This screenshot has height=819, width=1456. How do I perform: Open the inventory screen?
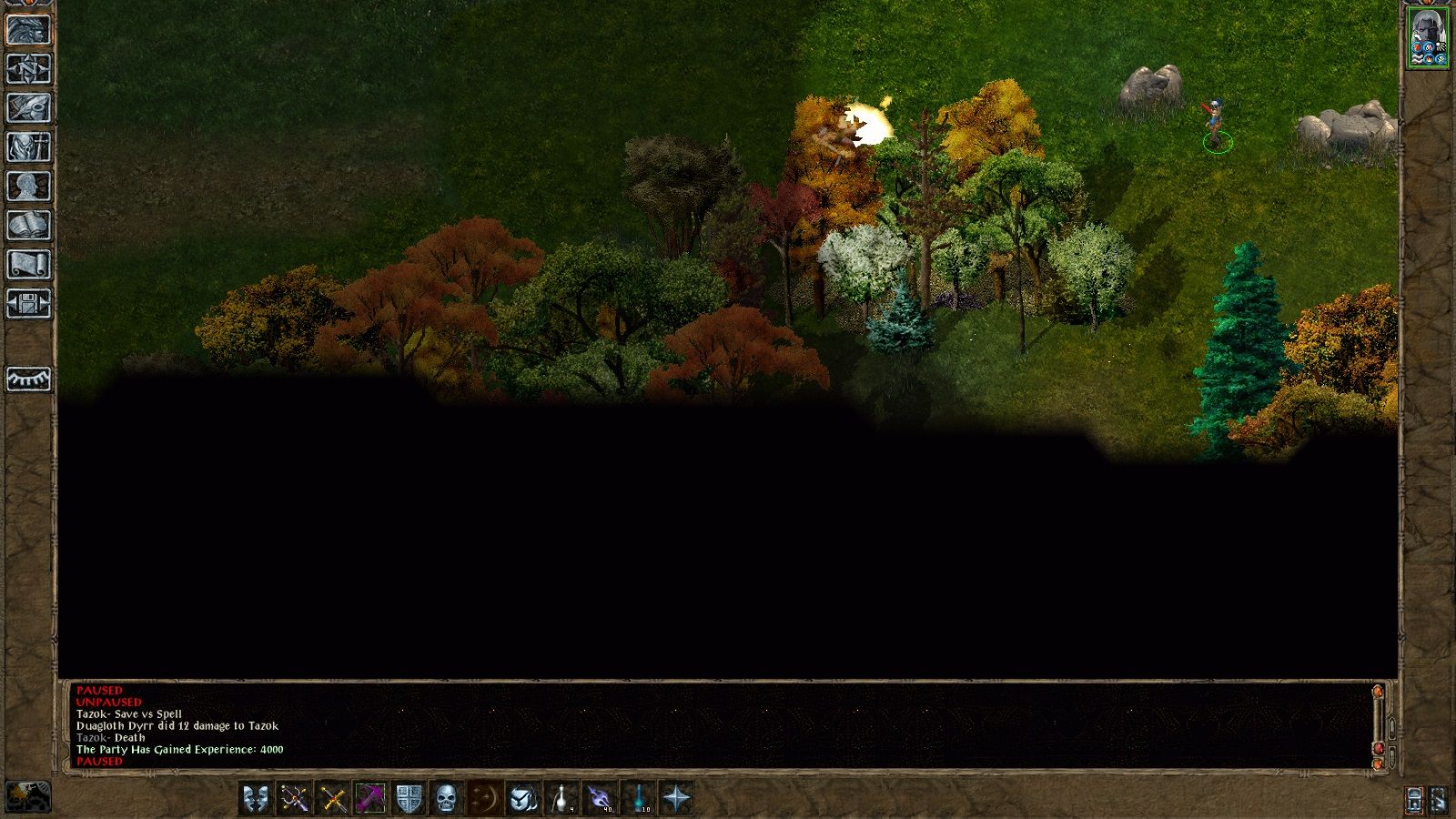[x=28, y=147]
